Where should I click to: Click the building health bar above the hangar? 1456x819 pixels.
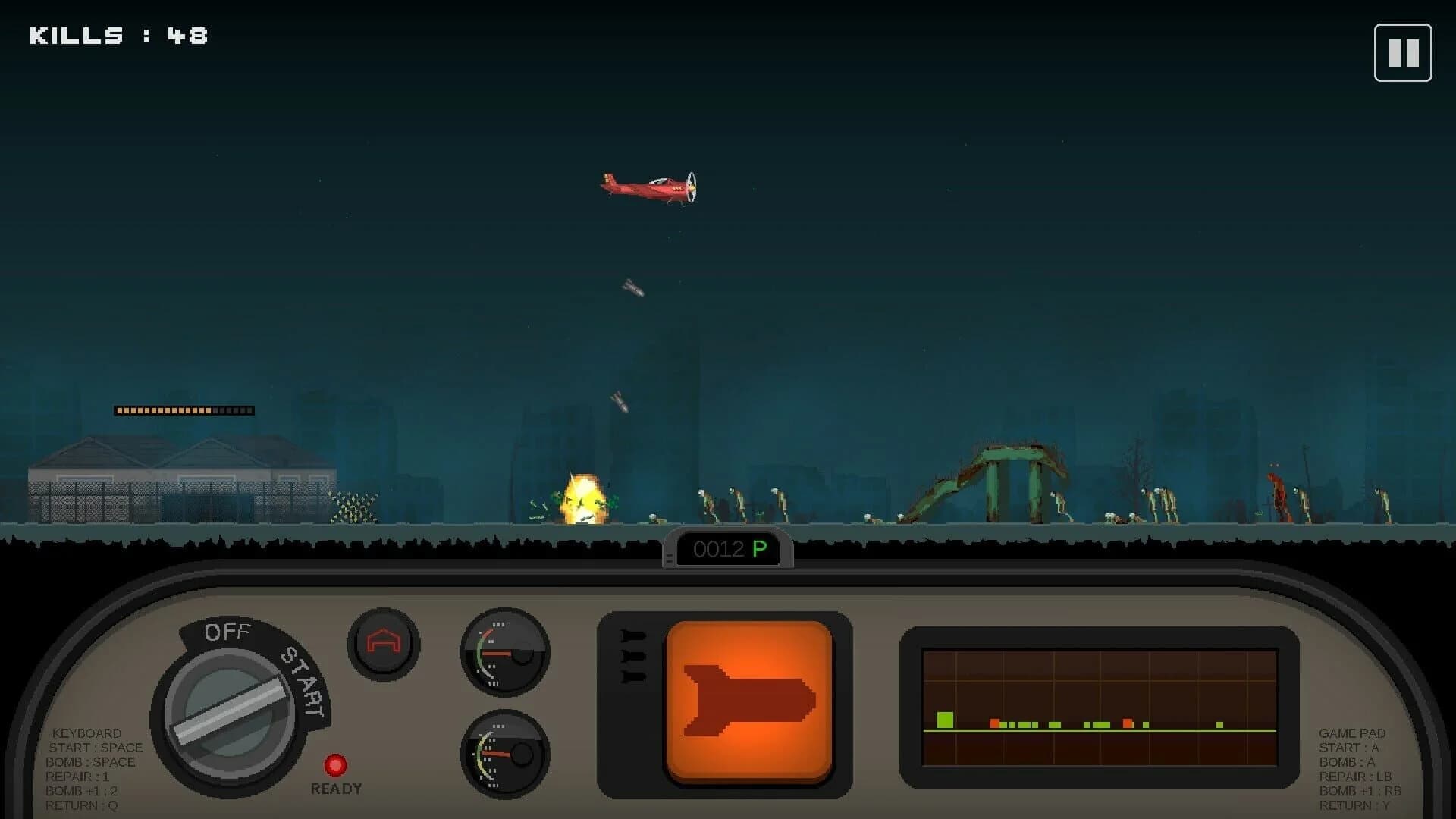tap(184, 409)
